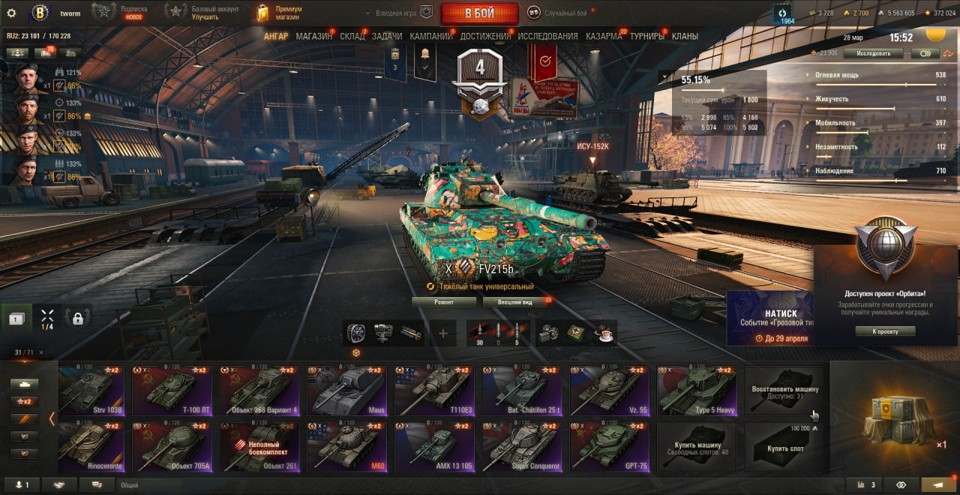Open the МАГАЗИН tab
This screenshot has width=960, height=495.
pos(315,36)
